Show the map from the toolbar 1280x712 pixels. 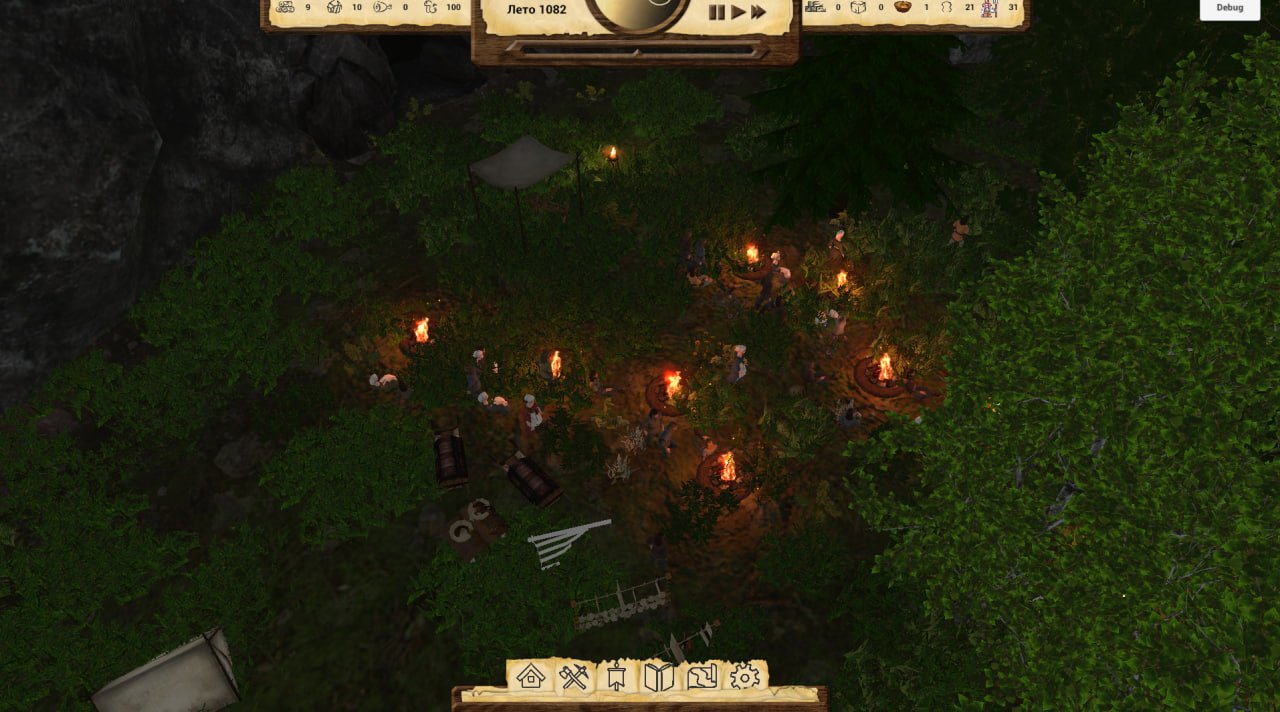click(x=702, y=677)
